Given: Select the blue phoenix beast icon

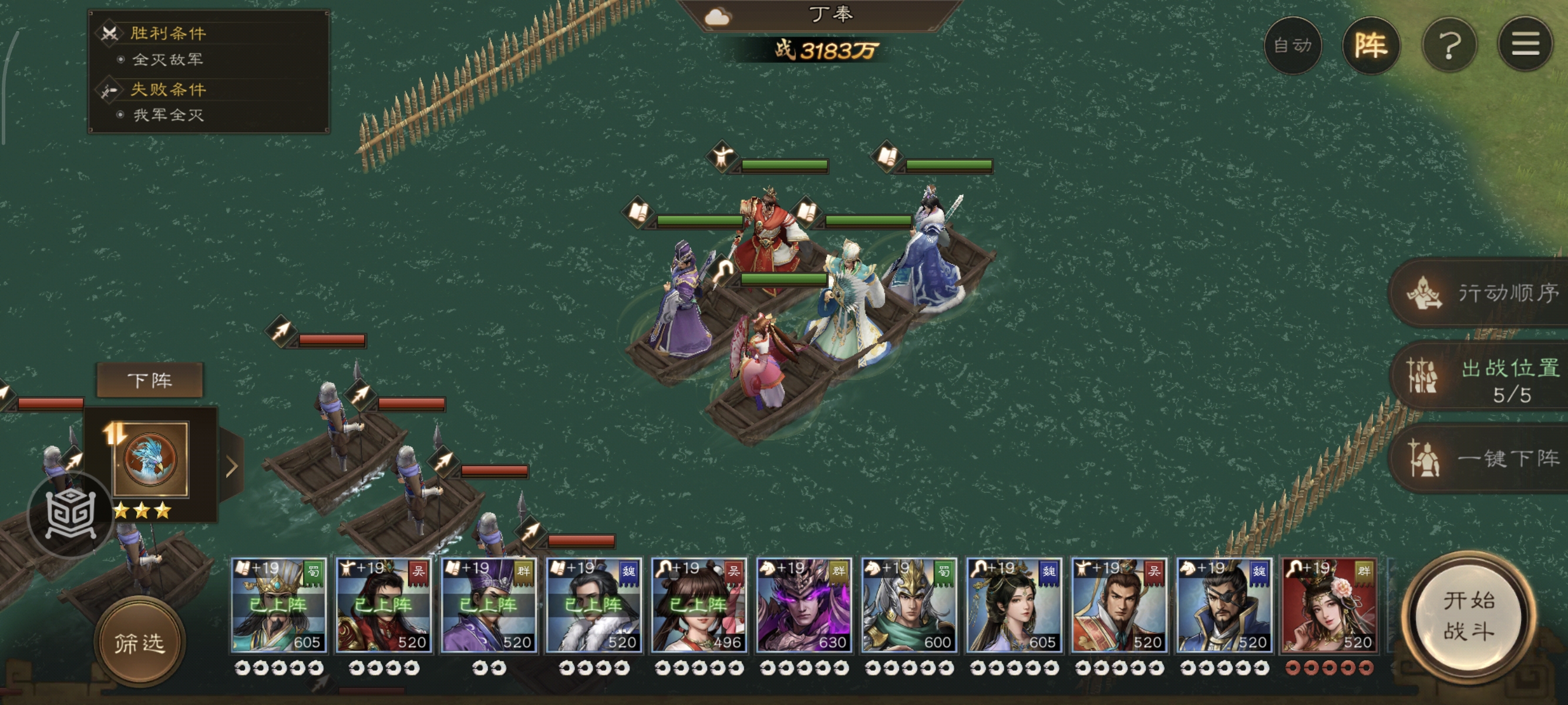Looking at the screenshot, I should (150, 459).
